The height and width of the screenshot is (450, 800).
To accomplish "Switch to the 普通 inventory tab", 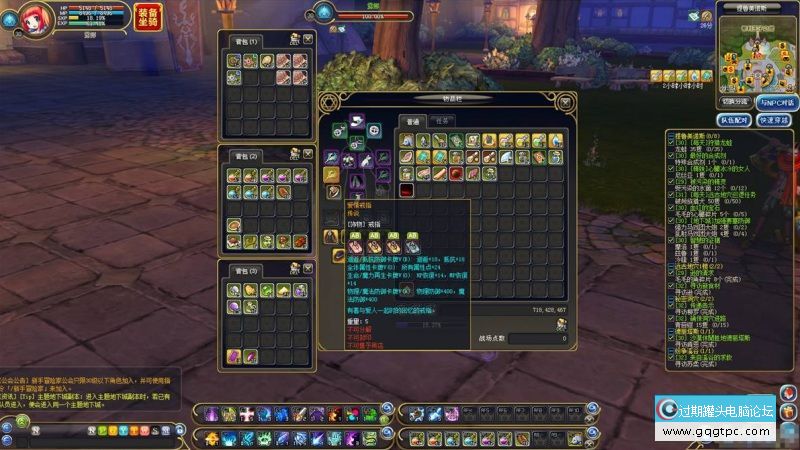I will 411,121.
